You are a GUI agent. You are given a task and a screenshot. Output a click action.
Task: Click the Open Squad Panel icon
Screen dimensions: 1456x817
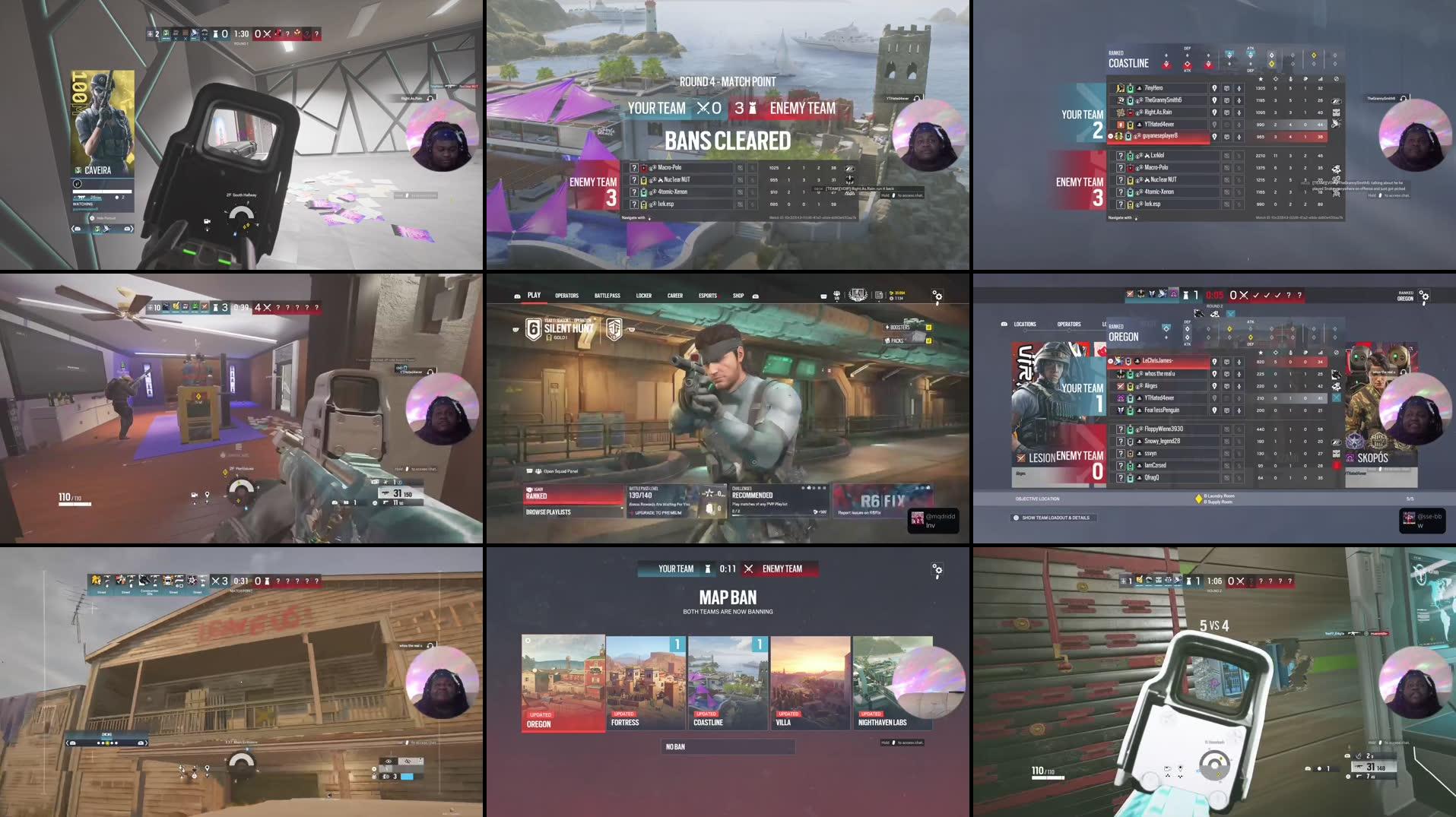click(538, 471)
